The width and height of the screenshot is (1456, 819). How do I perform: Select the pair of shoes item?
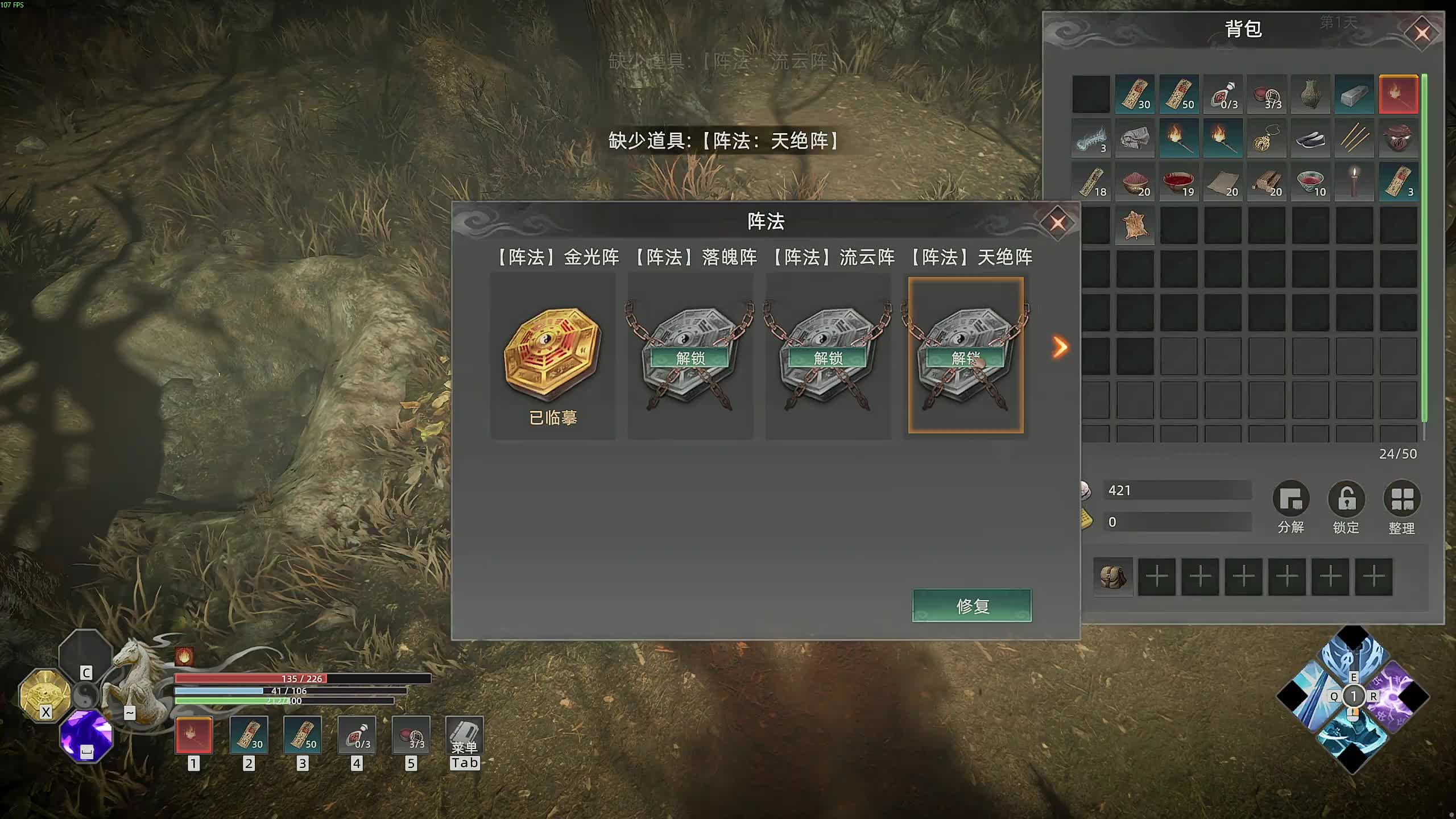coord(1310,138)
